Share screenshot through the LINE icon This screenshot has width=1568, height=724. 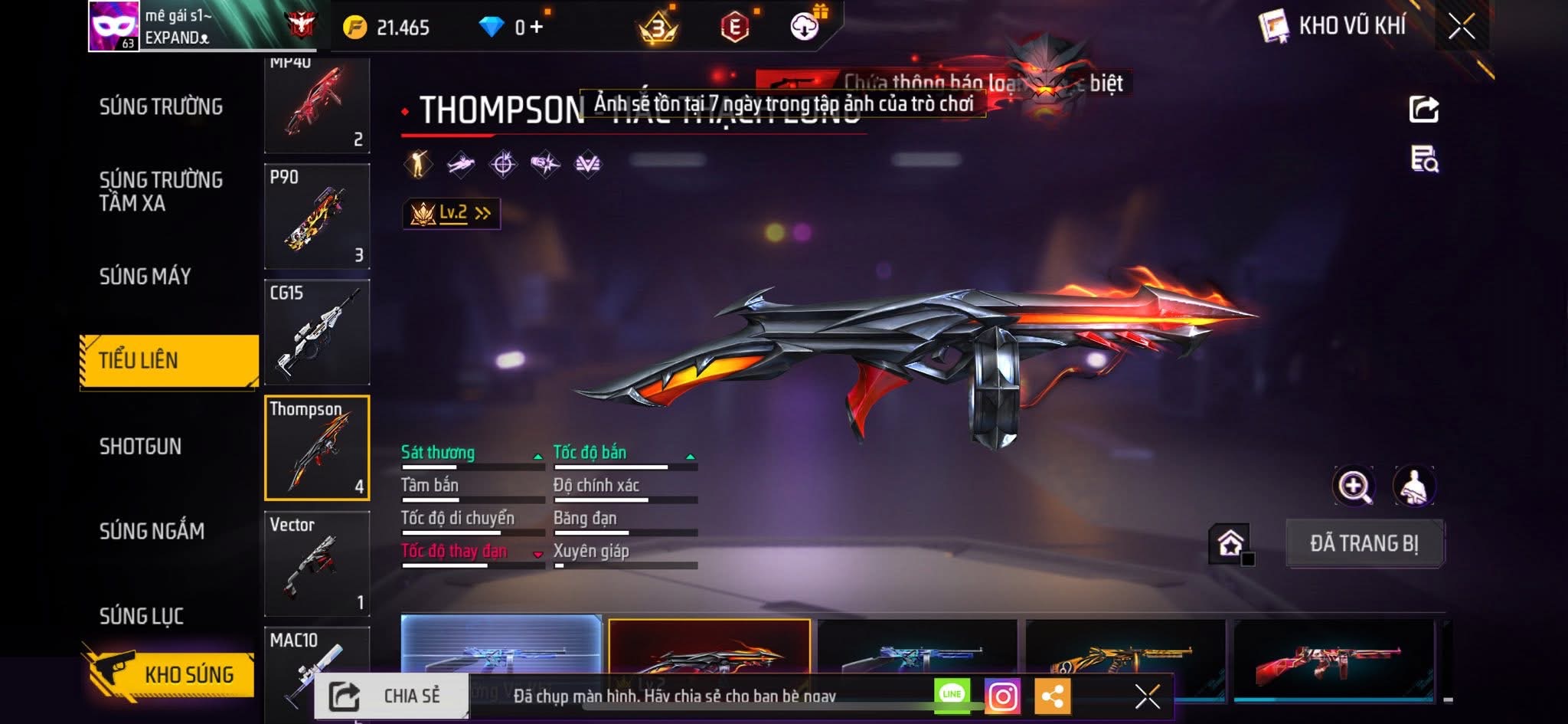click(x=952, y=694)
